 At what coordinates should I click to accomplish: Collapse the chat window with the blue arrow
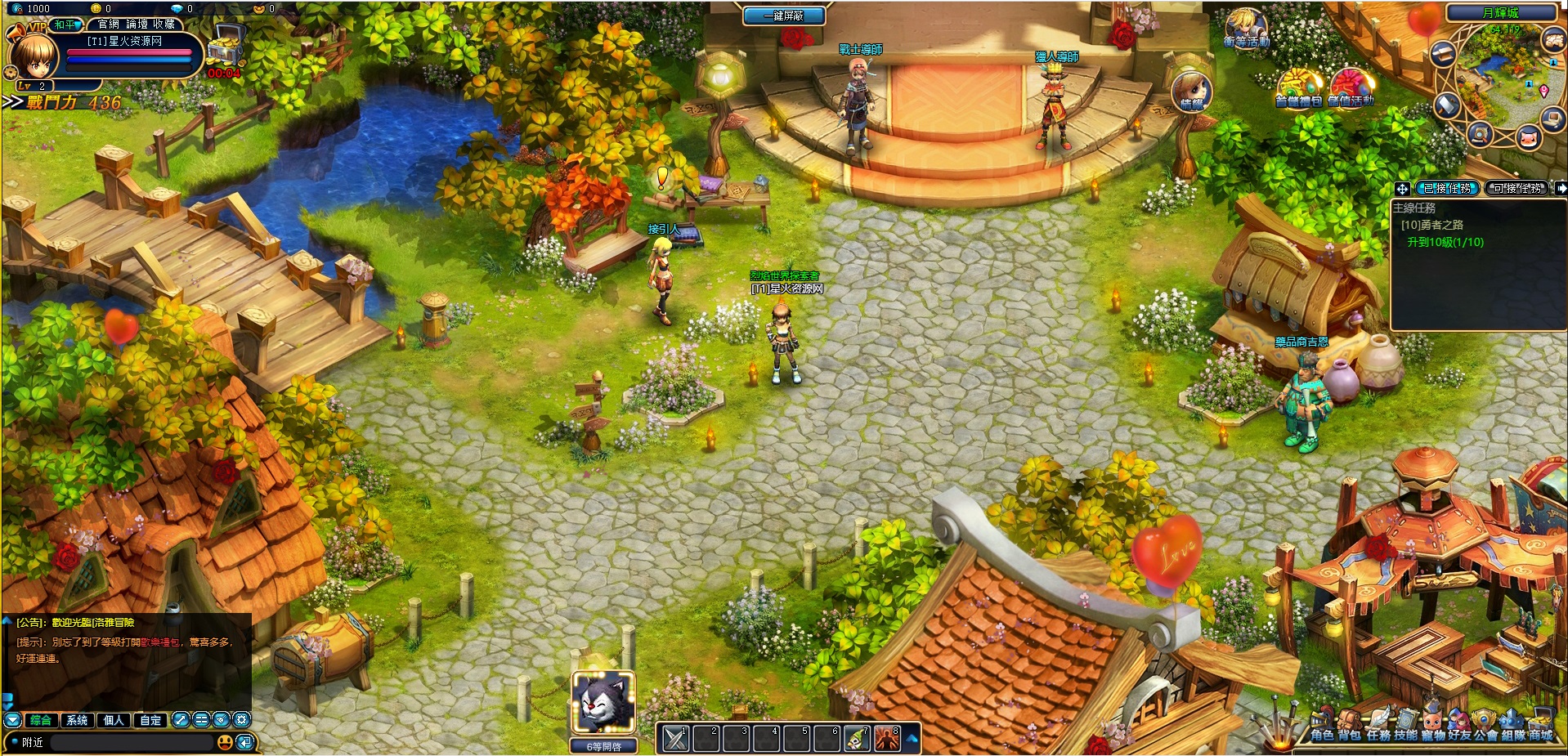pyautogui.click(x=12, y=720)
